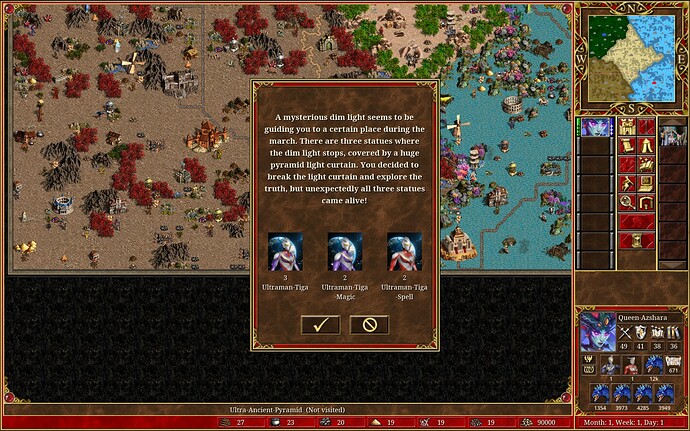Image resolution: width=690 pixels, height=431 pixels.
Task: Decline the encounter with the cancel button
Action: (x=369, y=324)
